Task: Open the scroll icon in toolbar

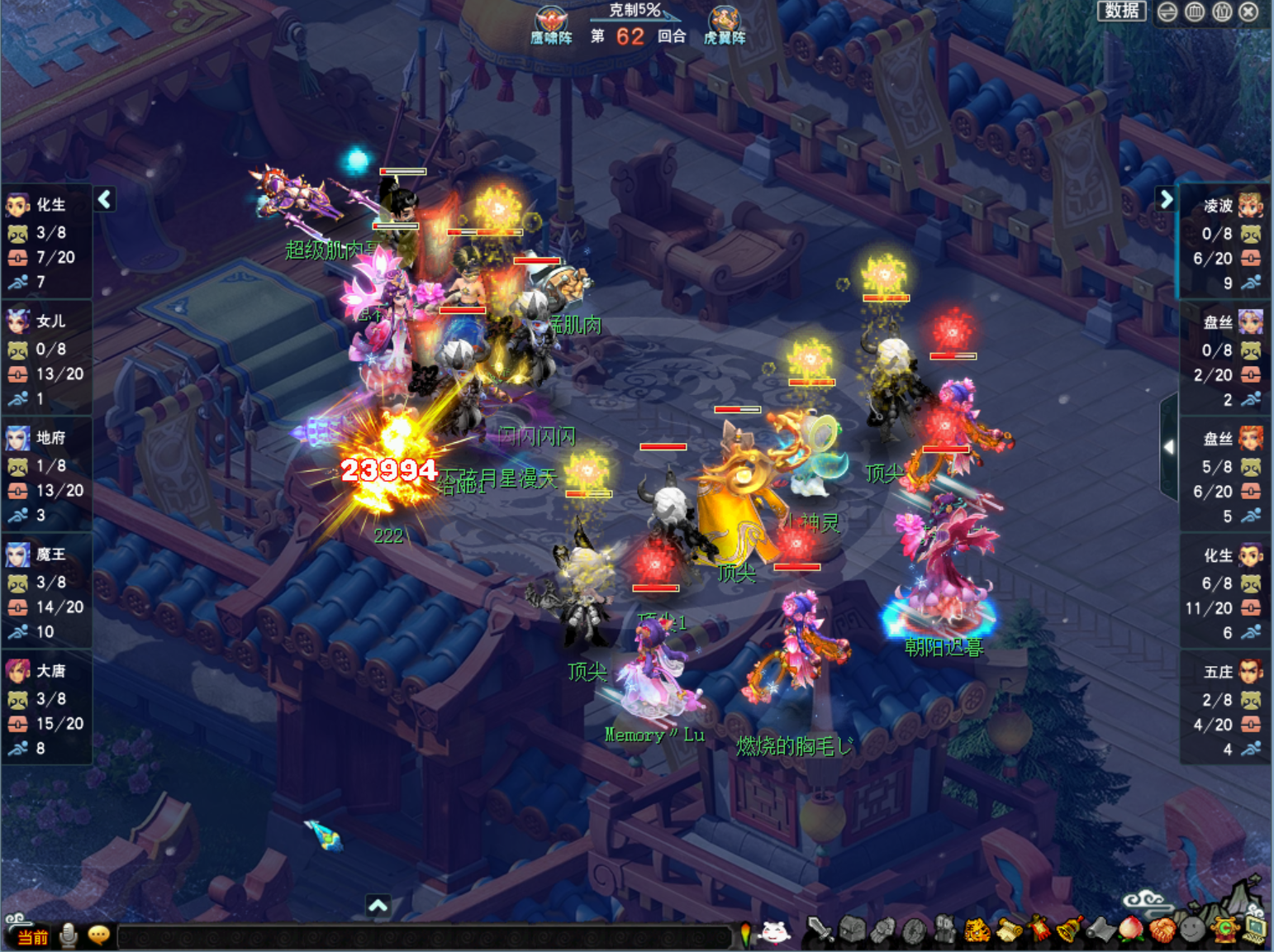Action: [1008, 931]
